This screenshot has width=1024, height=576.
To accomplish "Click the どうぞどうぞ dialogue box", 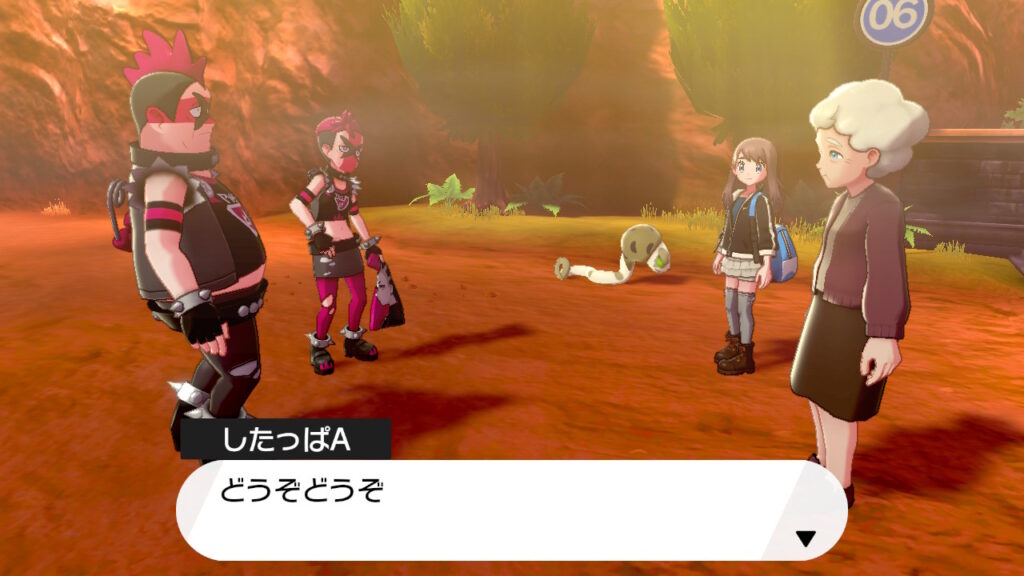I will 510,509.
